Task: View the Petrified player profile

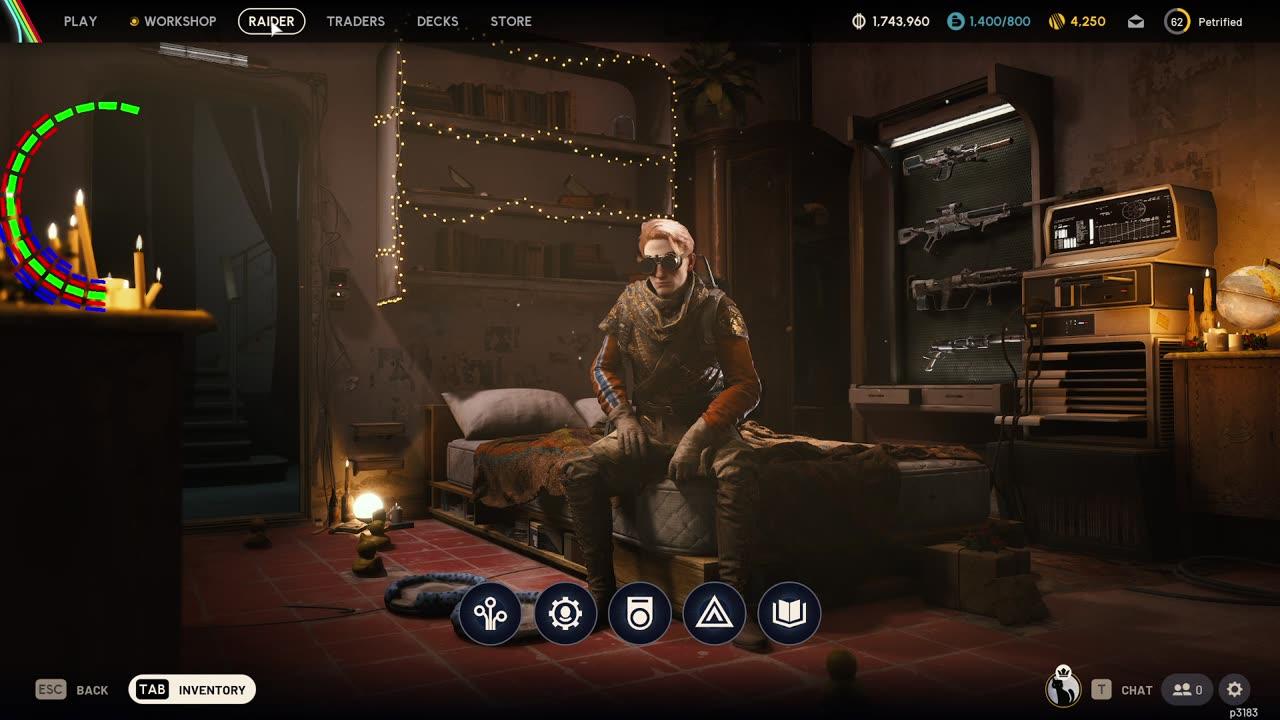Action: pos(1204,21)
